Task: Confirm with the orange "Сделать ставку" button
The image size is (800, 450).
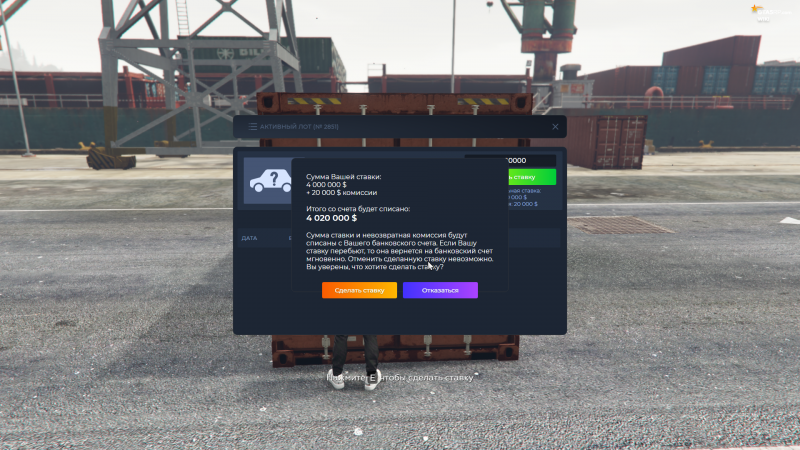Action: (x=359, y=290)
